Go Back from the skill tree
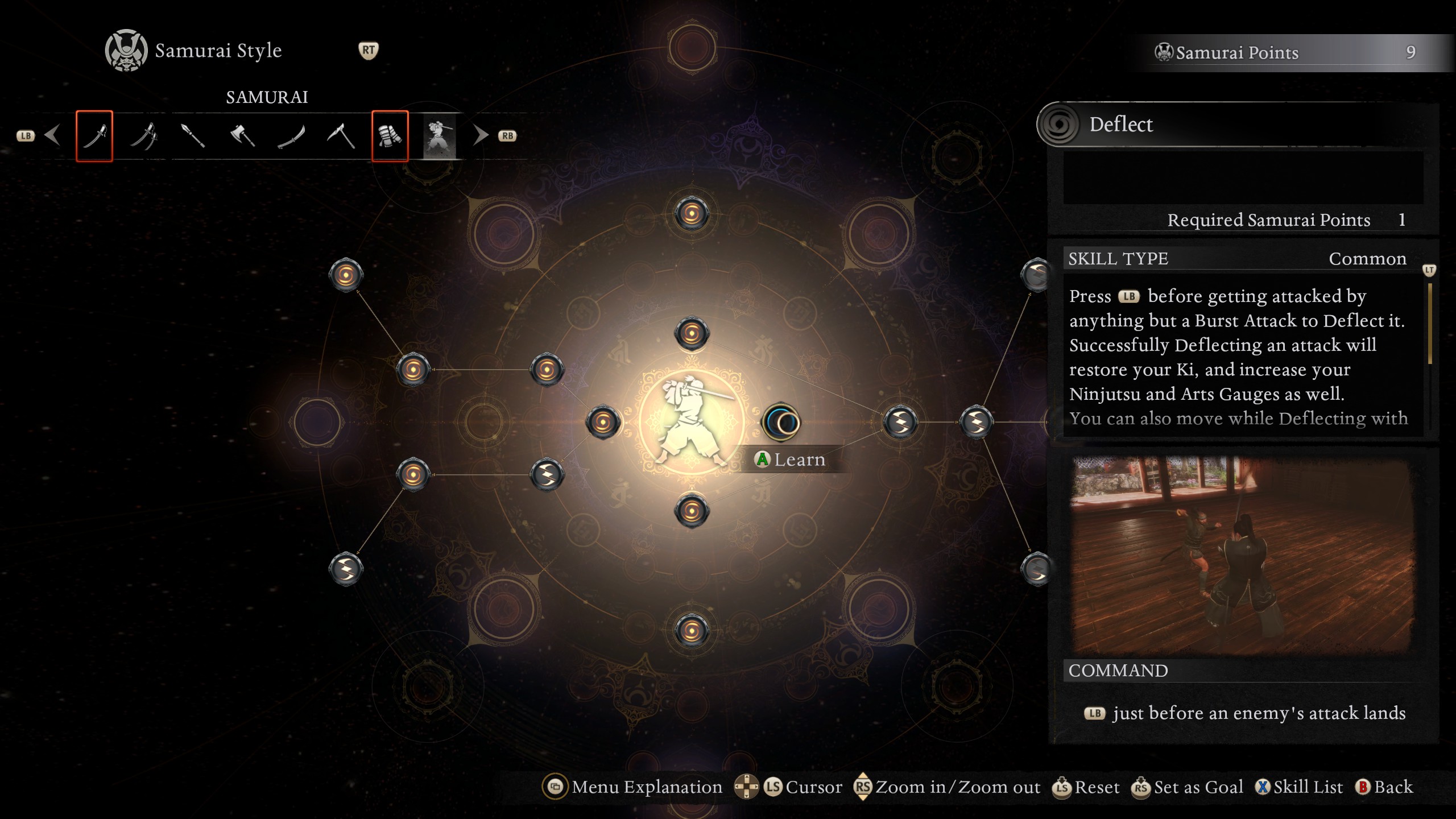 (1384, 787)
